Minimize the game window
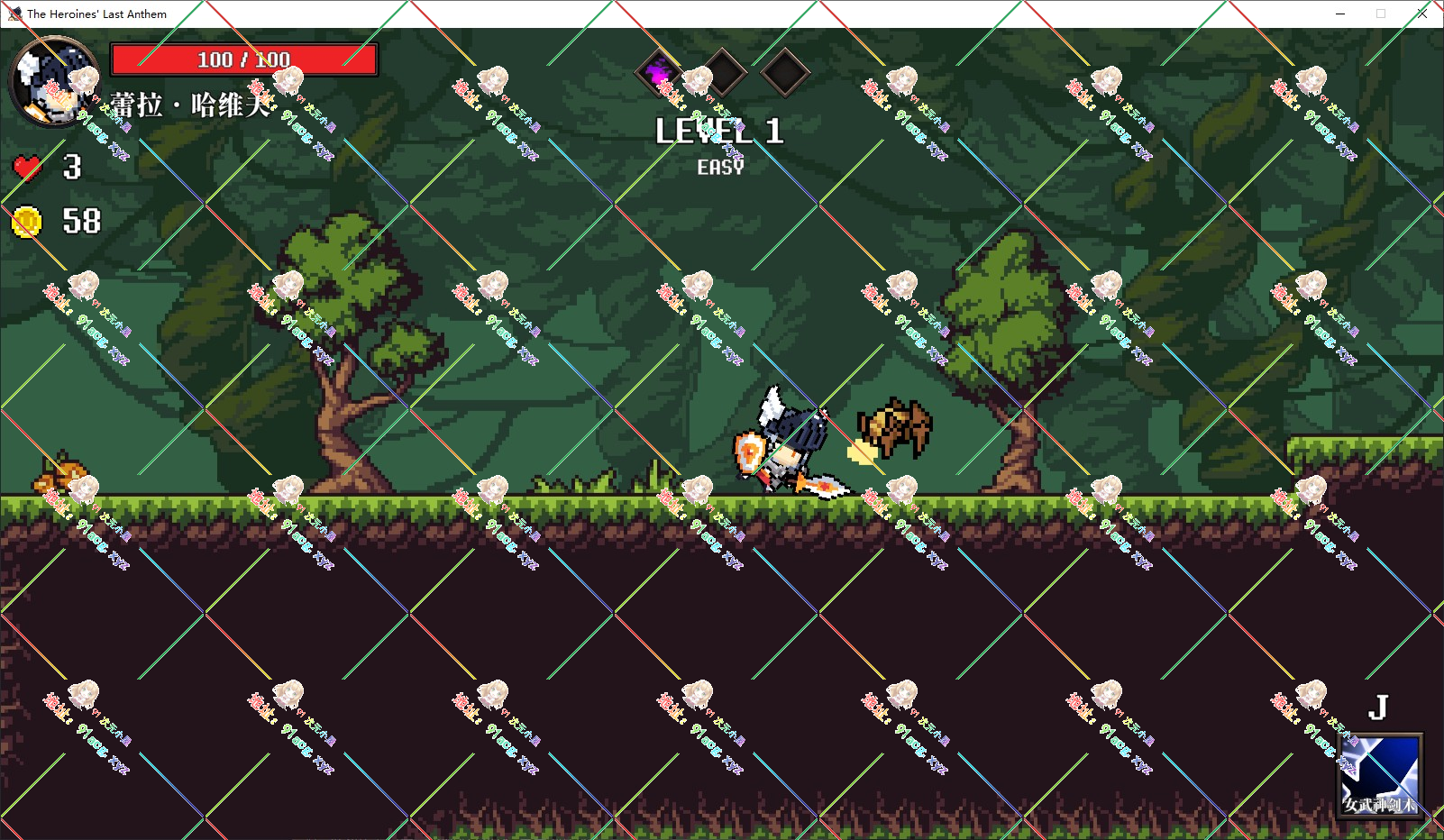 click(x=1339, y=14)
